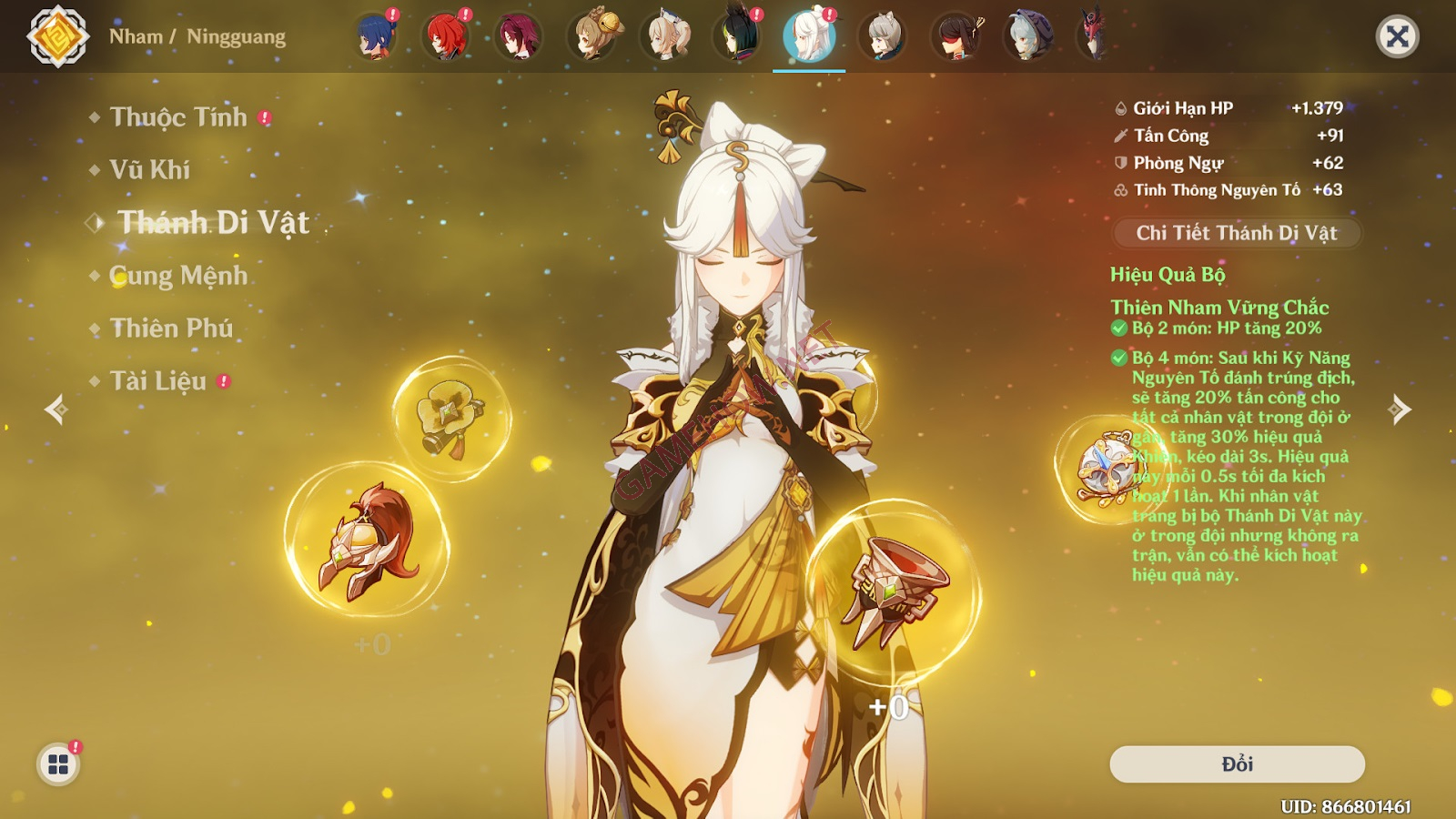Viewport: 1456px width, 819px height.
Task: Select the pocket watch artifact slot
Action: (x=1106, y=470)
